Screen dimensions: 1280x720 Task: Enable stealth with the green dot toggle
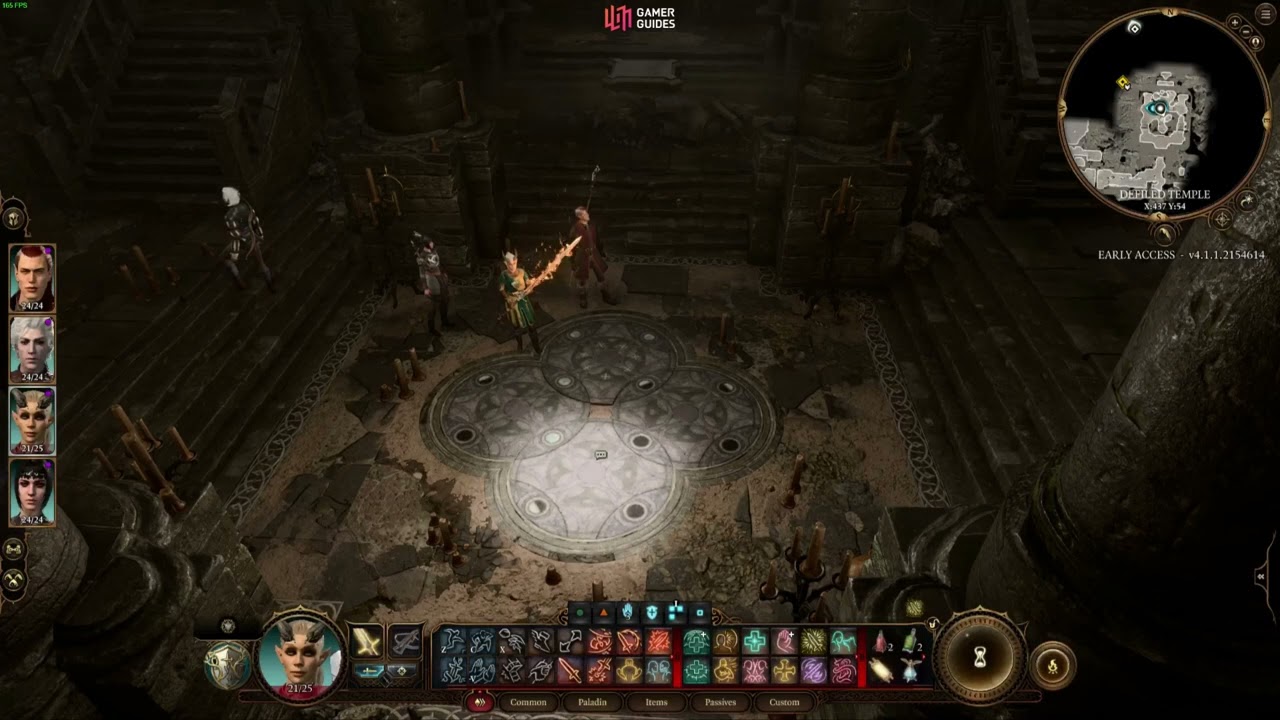pyautogui.click(x=579, y=612)
